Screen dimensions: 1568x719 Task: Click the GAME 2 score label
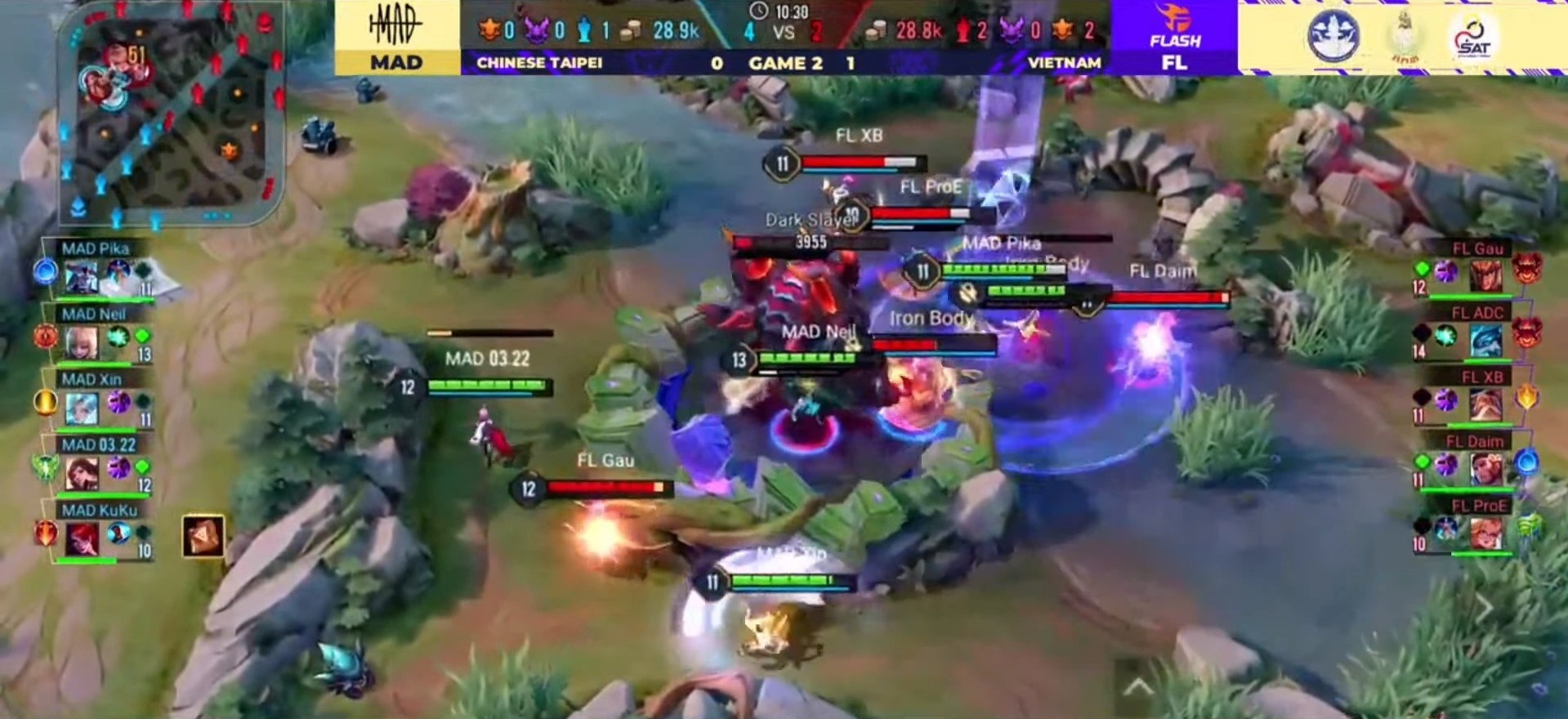(x=782, y=63)
